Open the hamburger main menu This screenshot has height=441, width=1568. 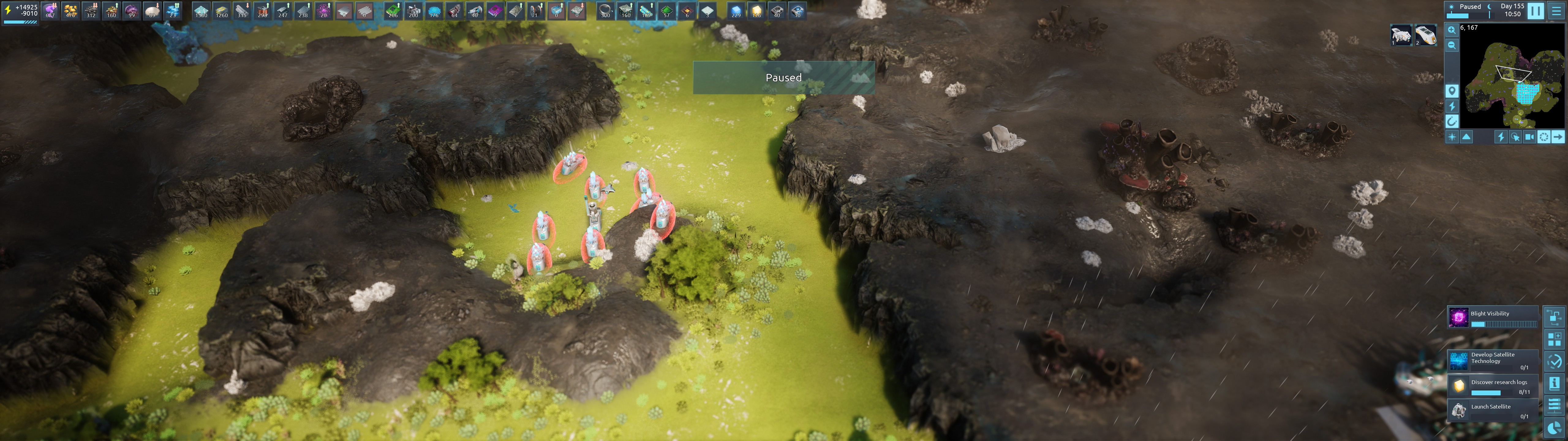point(1557,11)
